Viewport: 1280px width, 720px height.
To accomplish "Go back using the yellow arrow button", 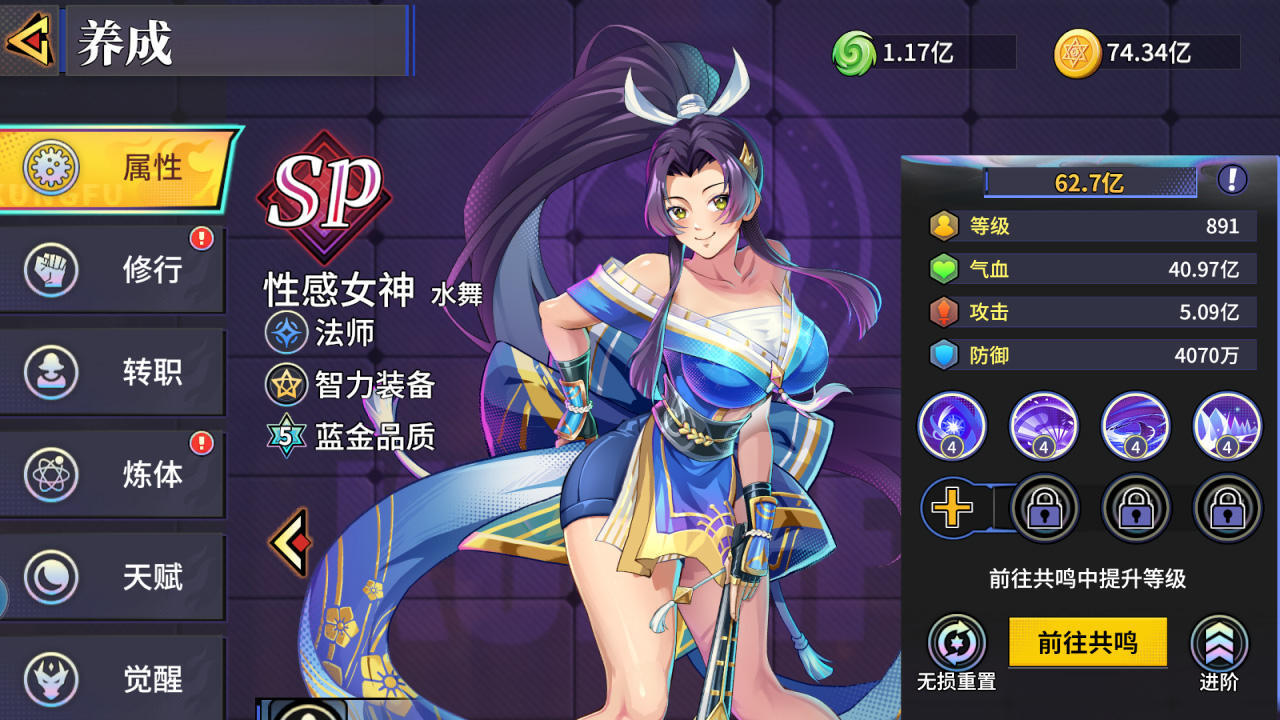I will (28, 41).
